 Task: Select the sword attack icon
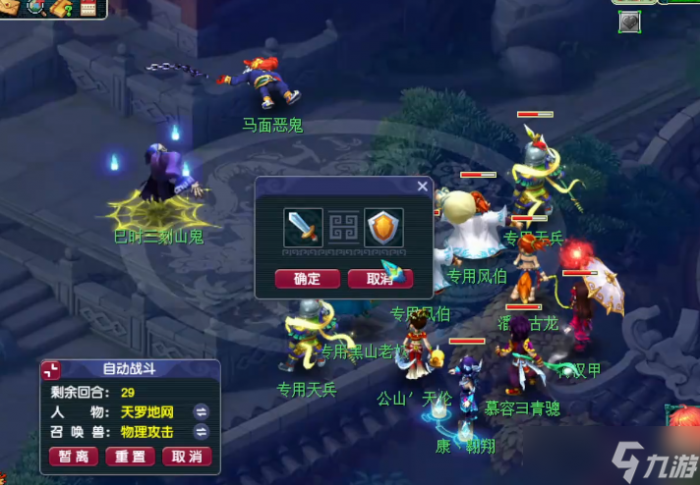[302, 227]
